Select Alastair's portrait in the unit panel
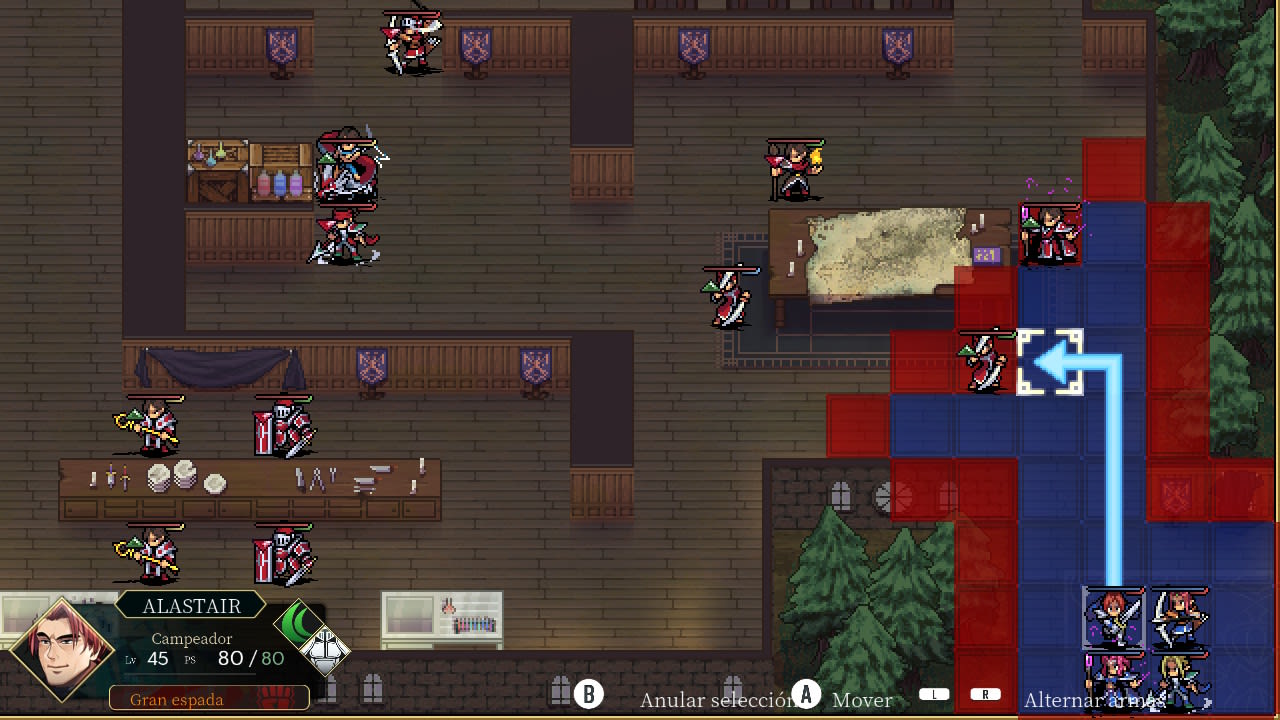Image resolution: width=1280 pixels, height=720 pixels. [x=60, y=650]
